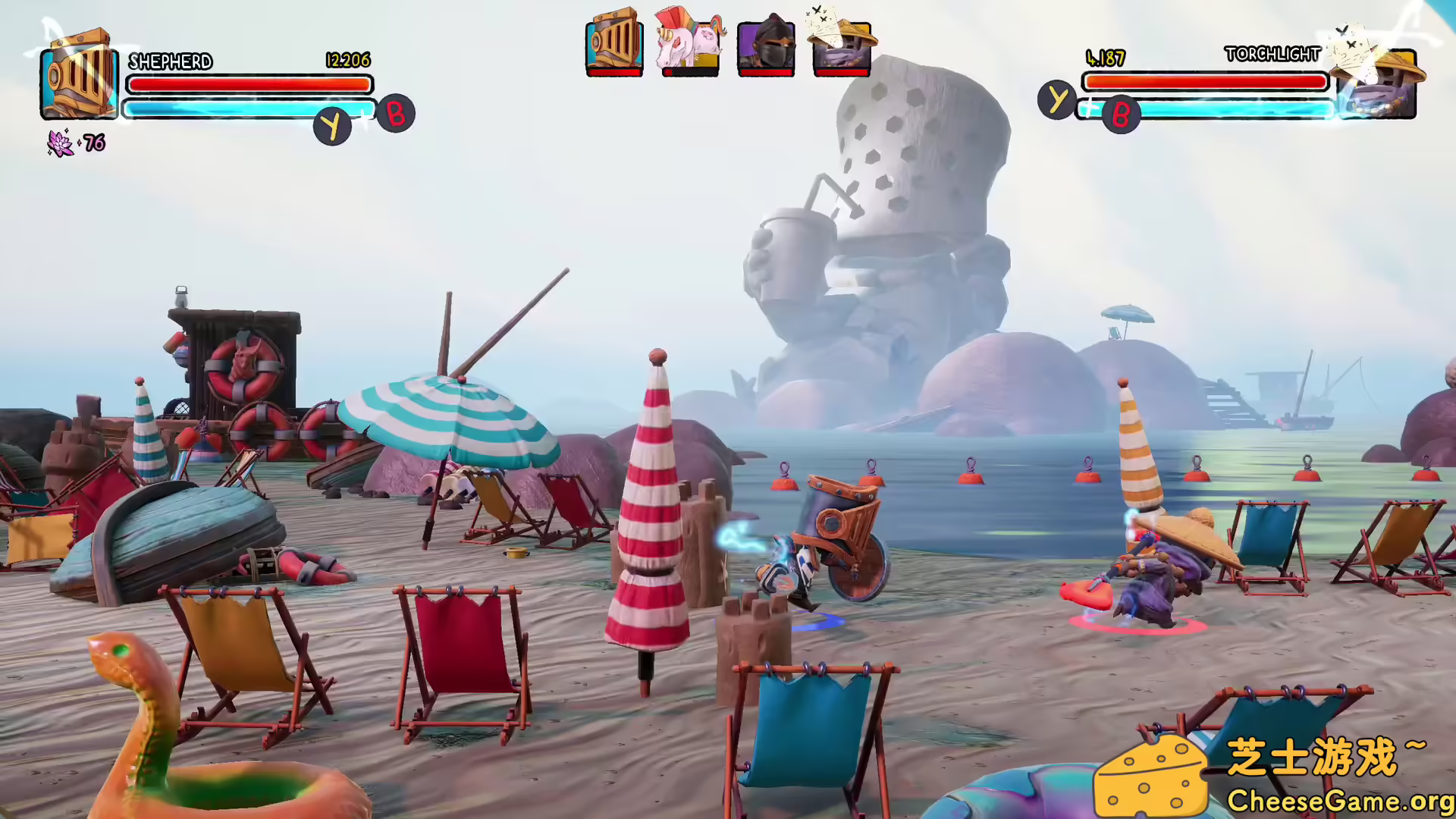Select the masked knight party portrait
This screenshot has height=819, width=1456.
766,45
